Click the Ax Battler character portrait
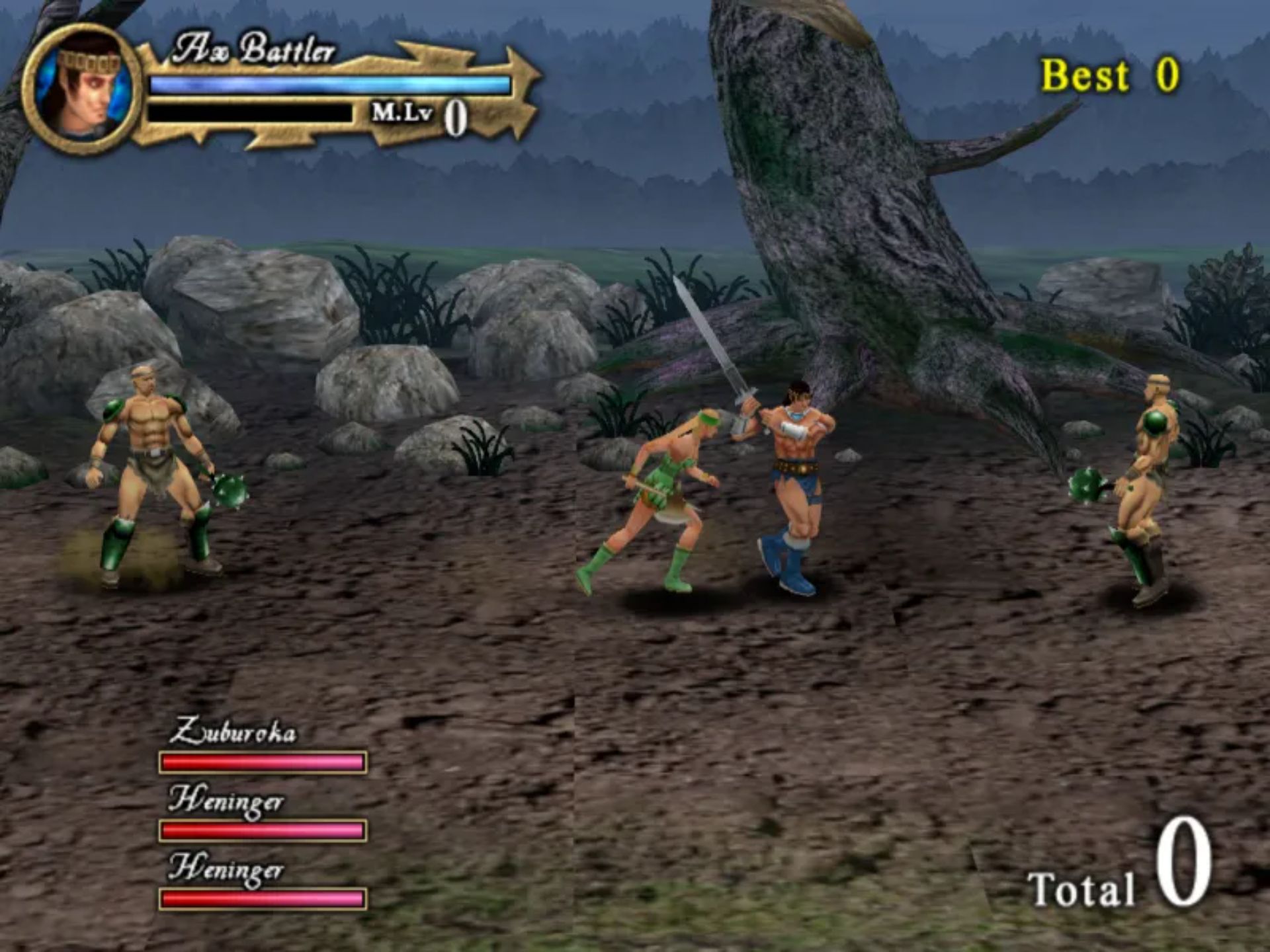This screenshot has height=952, width=1270. coord(83,89)
